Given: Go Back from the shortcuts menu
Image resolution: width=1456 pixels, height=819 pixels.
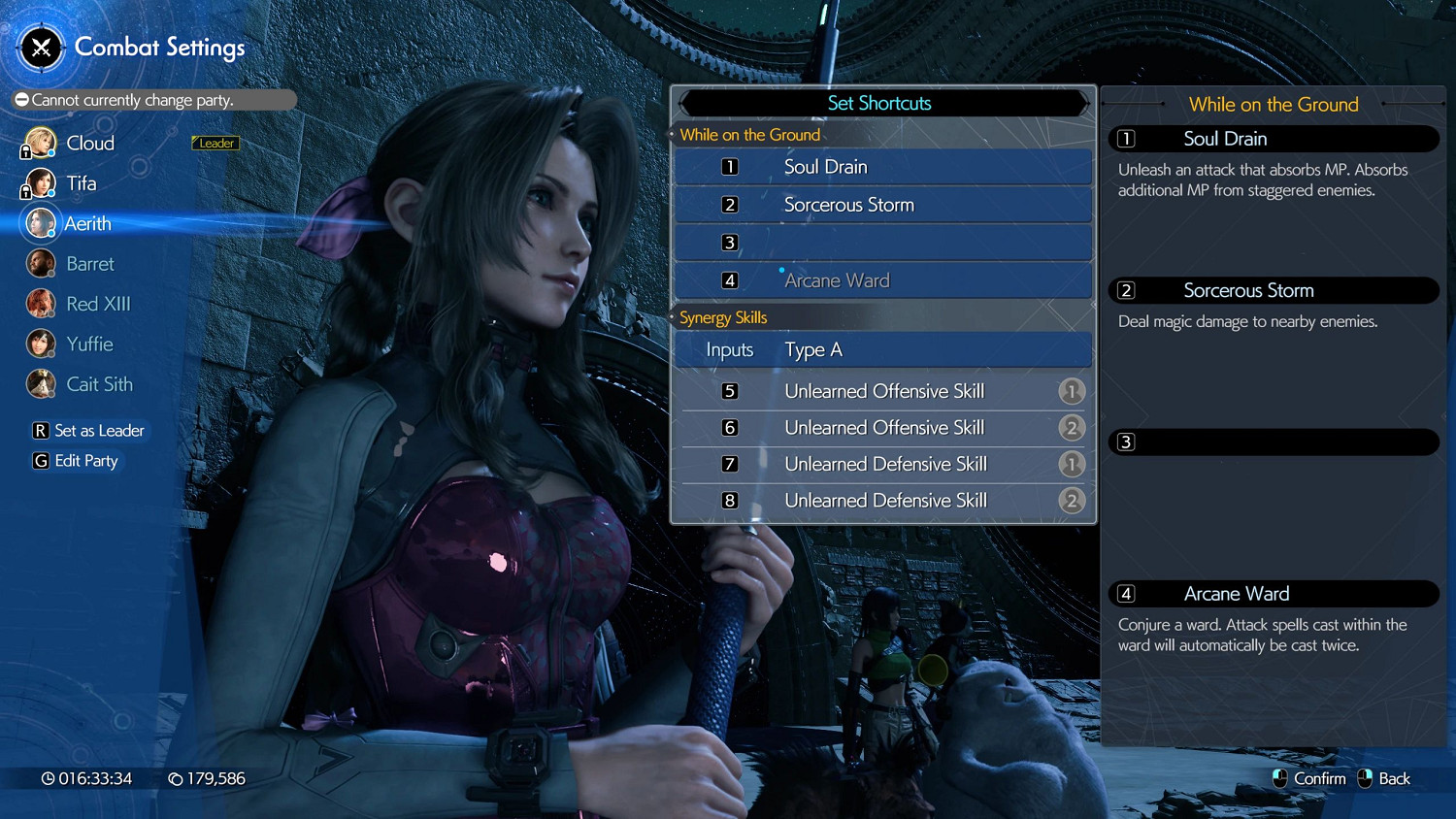Looking at the screenshot, I should tap(1384, 778).
